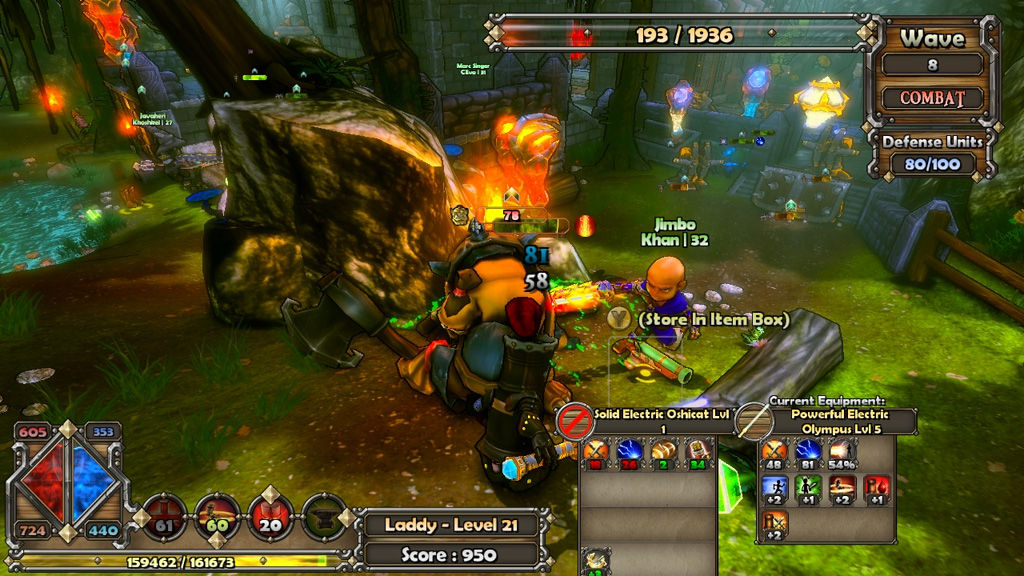1024x576 pixels.
Task: Inspect the Oshicat bread stat showing 2
Action: (x=664, y=454)
